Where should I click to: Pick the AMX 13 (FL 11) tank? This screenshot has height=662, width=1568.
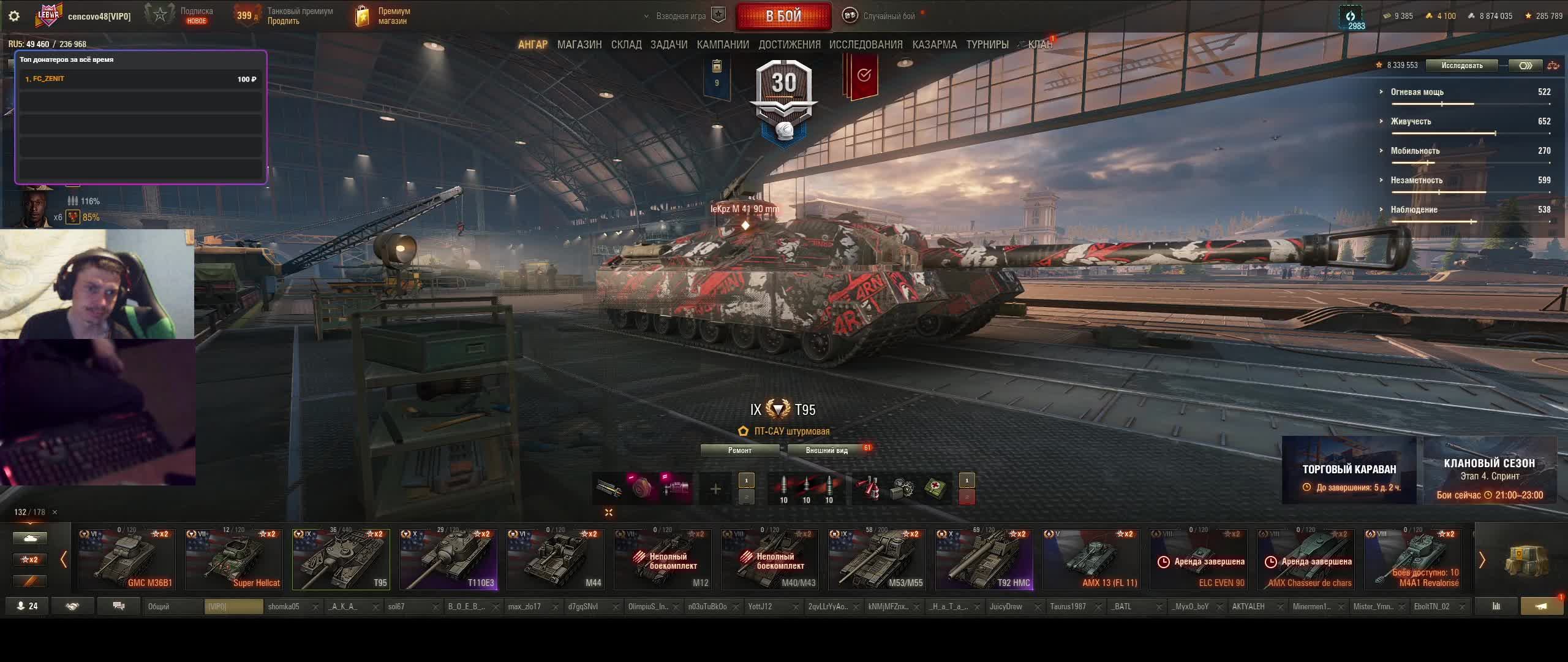(x=1091, y=560)
